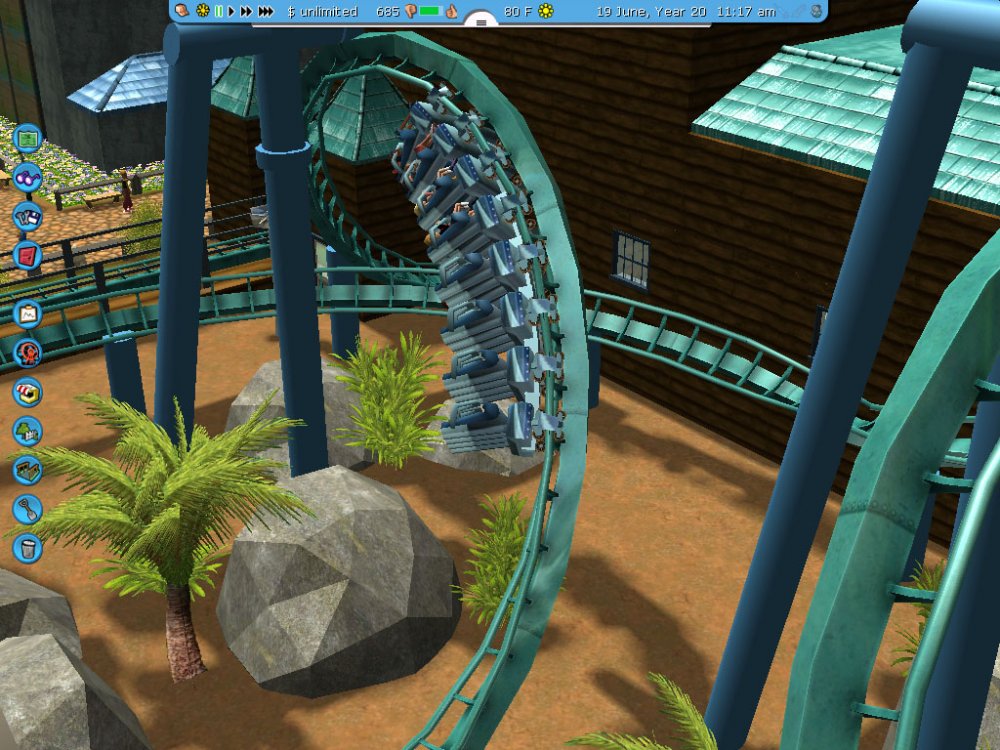Image resolution: width=1000 pixels, height=750 pixels.
Task: Open the scenery building menu
Action: (27, 431)
